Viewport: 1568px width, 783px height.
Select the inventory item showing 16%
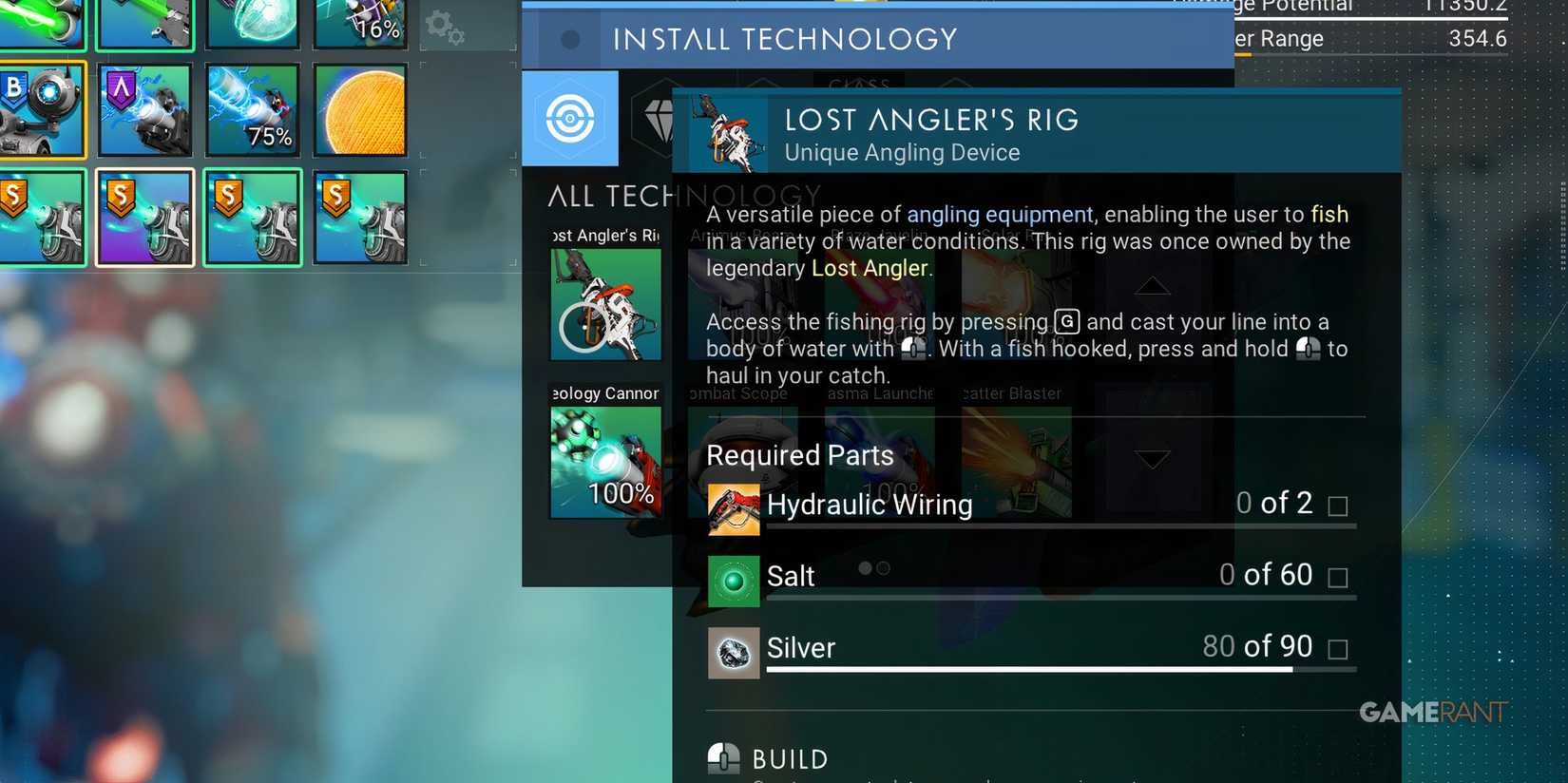360,27
